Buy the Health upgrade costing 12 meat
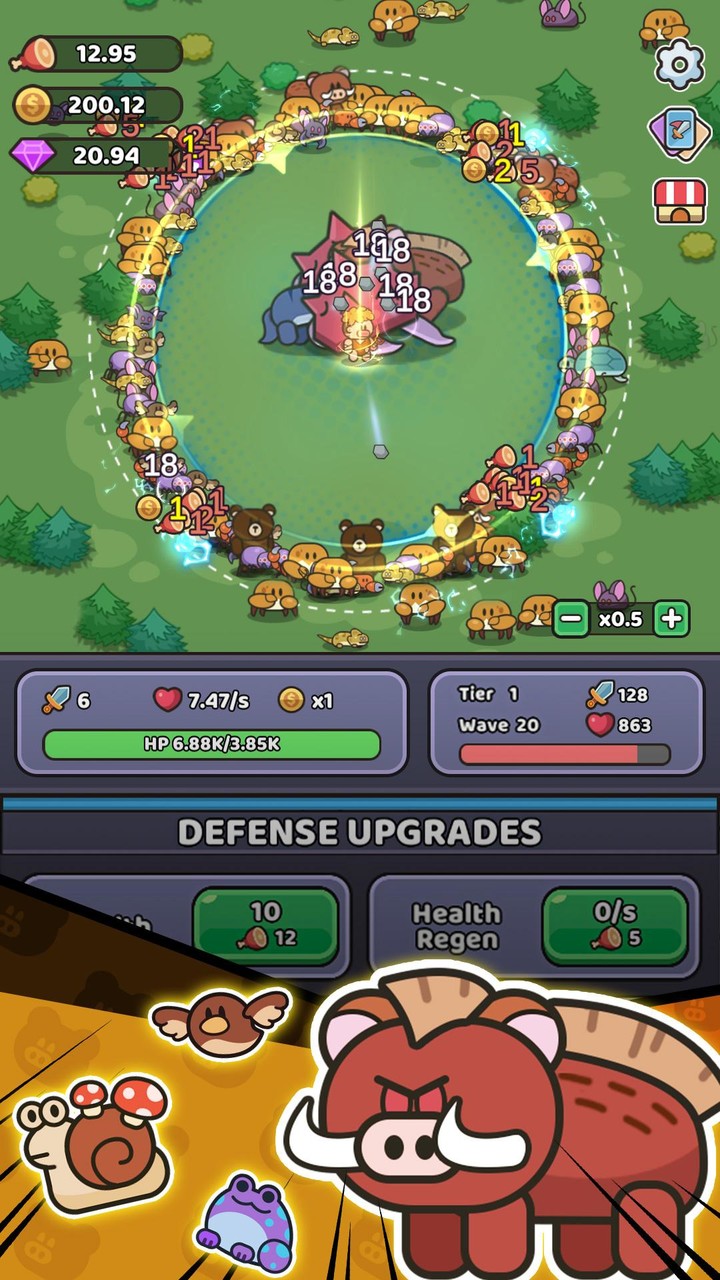 pos(265,923)
